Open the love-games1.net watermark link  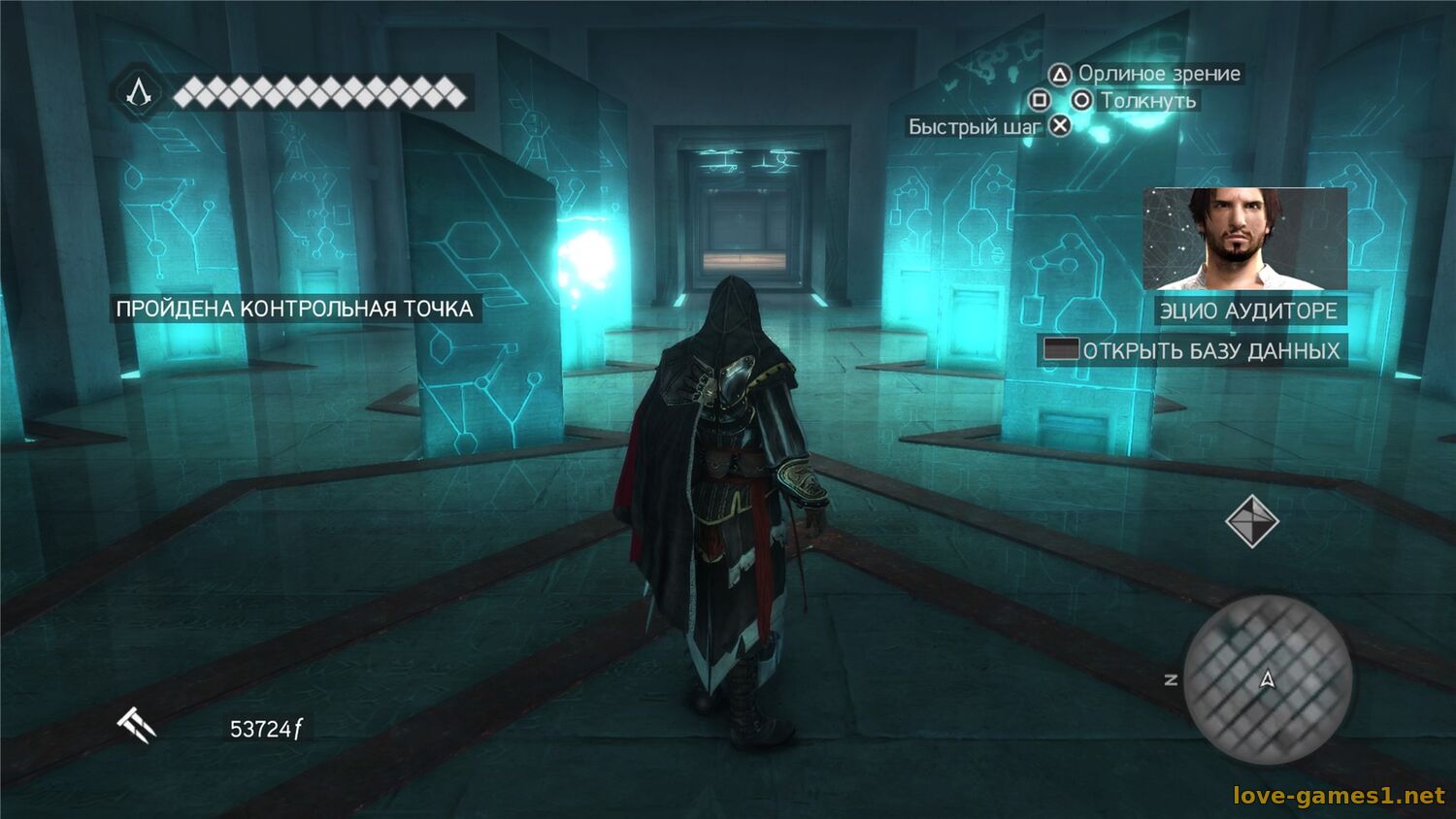tap(1339, 796)
